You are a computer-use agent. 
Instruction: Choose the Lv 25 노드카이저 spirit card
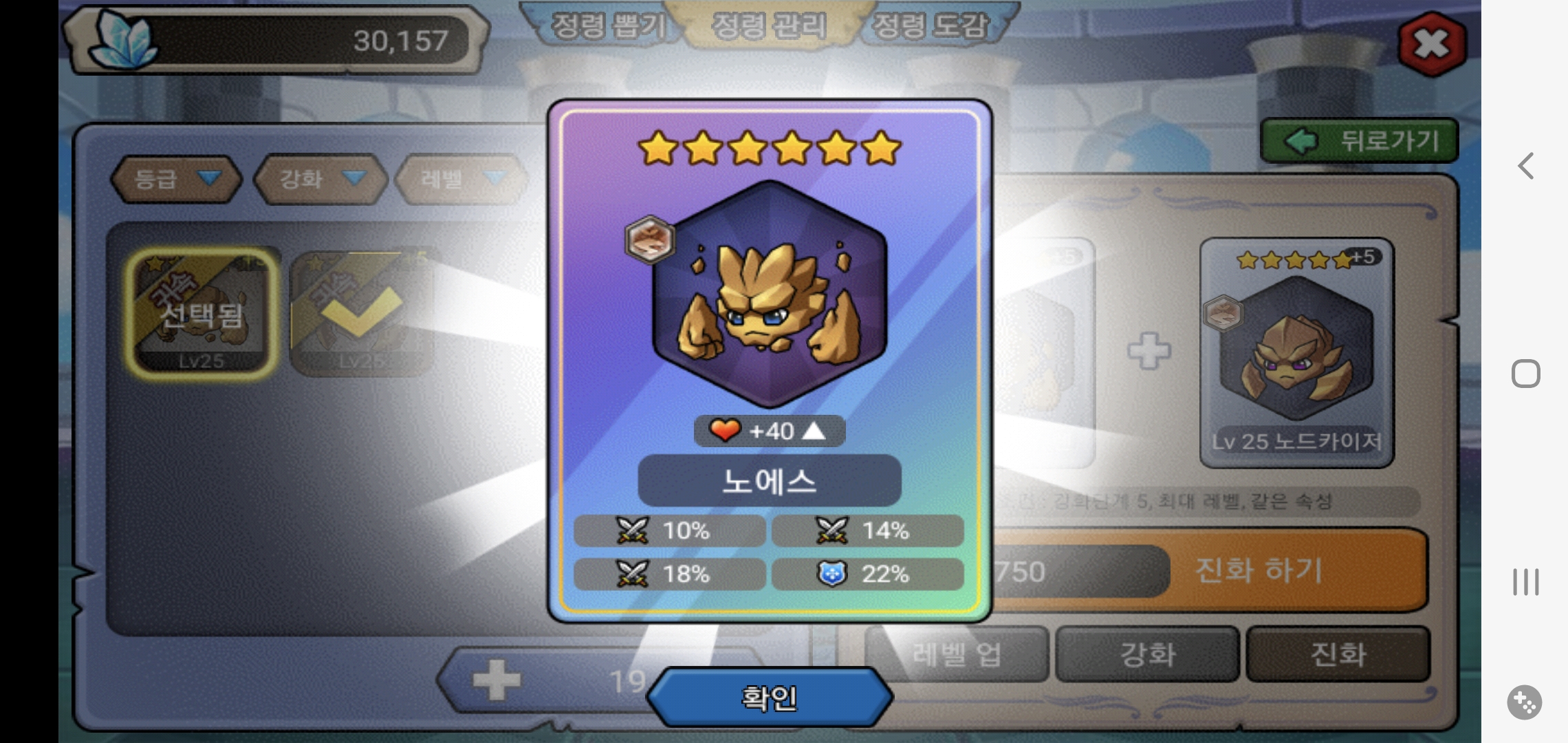click(x=1296, y=352)
